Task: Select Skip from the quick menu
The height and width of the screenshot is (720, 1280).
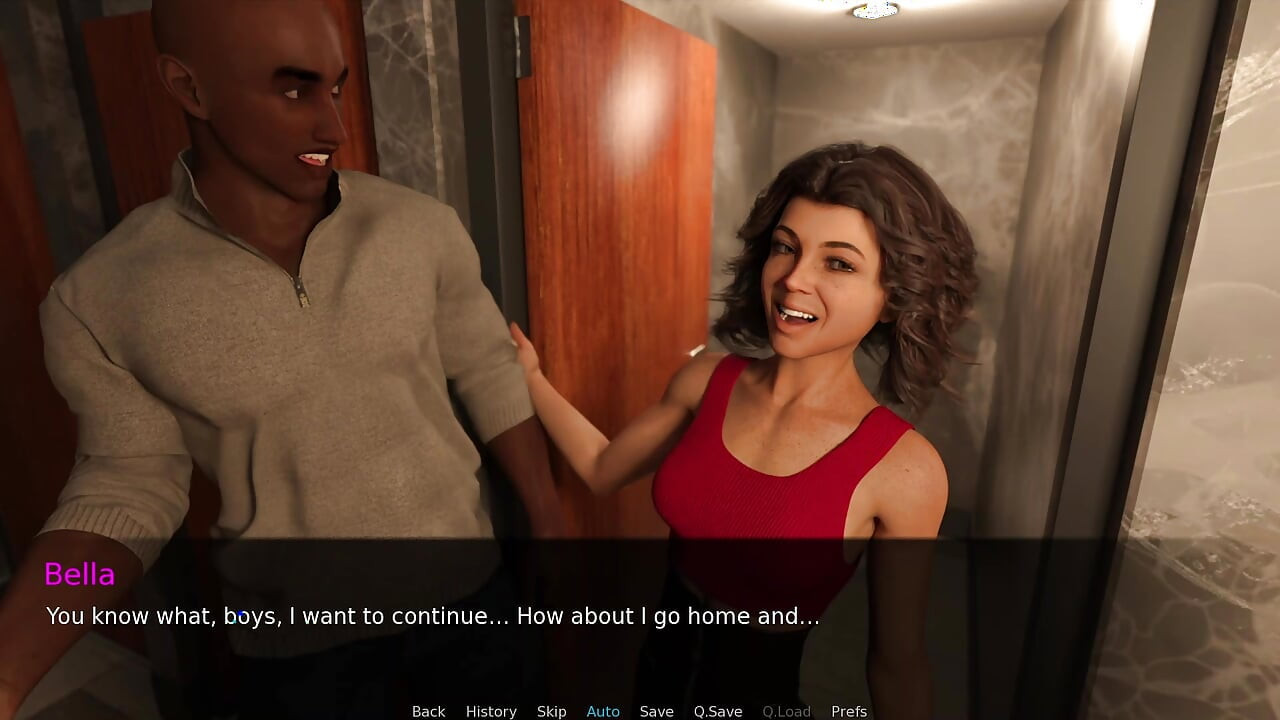Action: click(x=552, y=711)
